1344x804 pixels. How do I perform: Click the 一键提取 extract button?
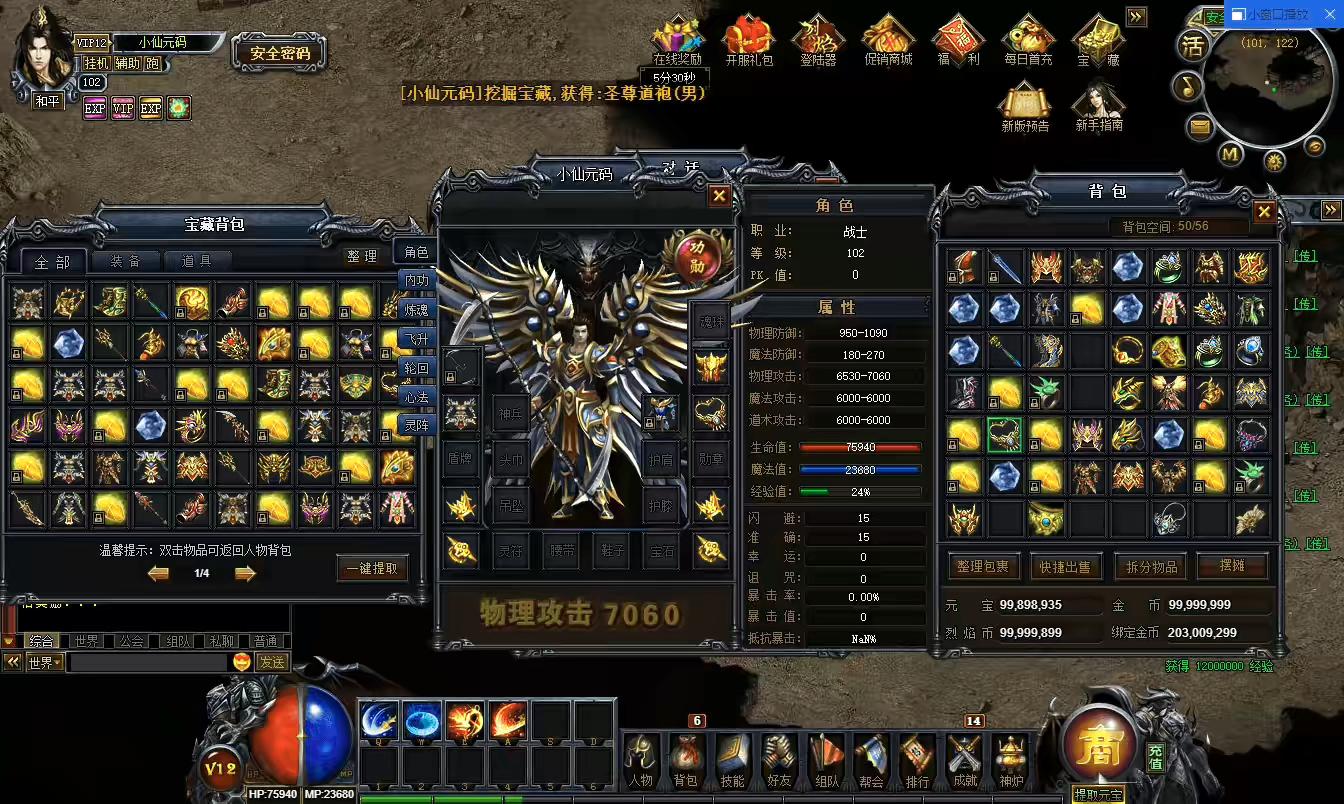pos(372,567)
